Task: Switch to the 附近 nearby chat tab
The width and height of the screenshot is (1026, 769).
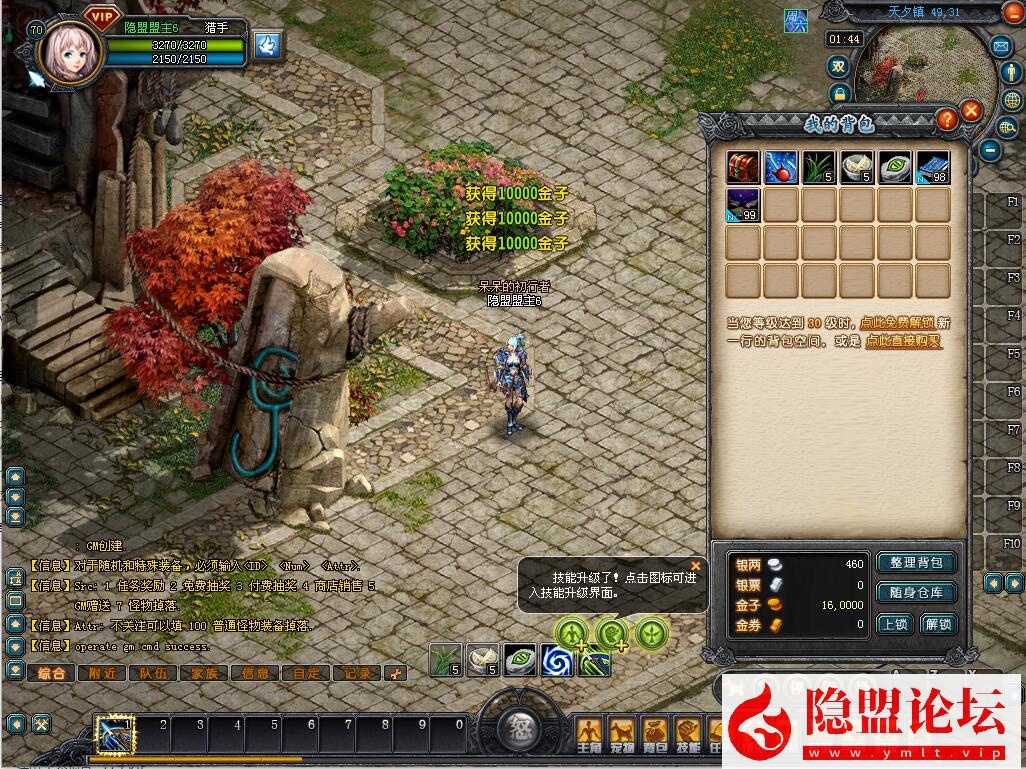Action: pyautogui.click(x=102, y=673)
